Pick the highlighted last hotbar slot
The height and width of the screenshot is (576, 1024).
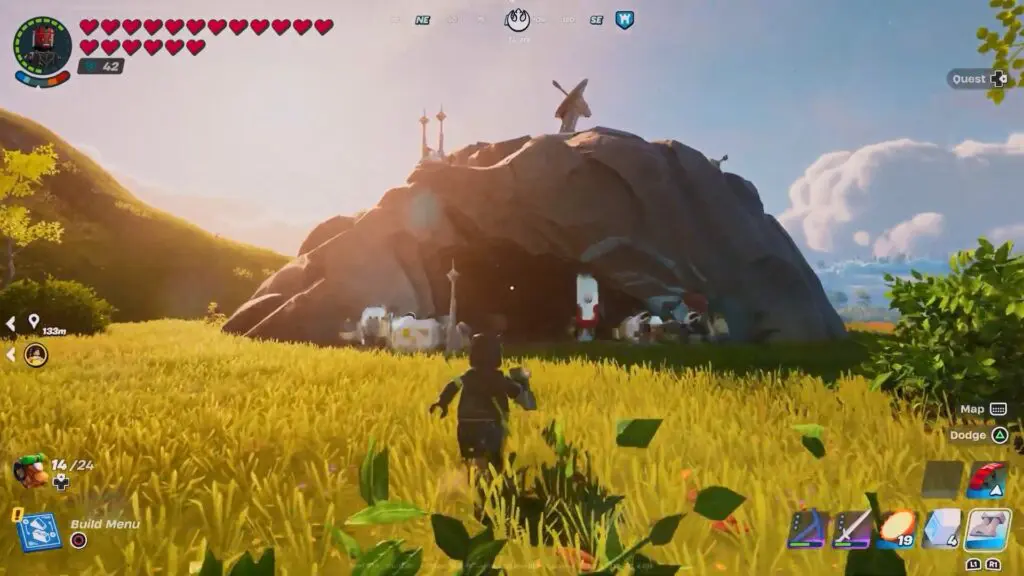click(x=987, y=529)
